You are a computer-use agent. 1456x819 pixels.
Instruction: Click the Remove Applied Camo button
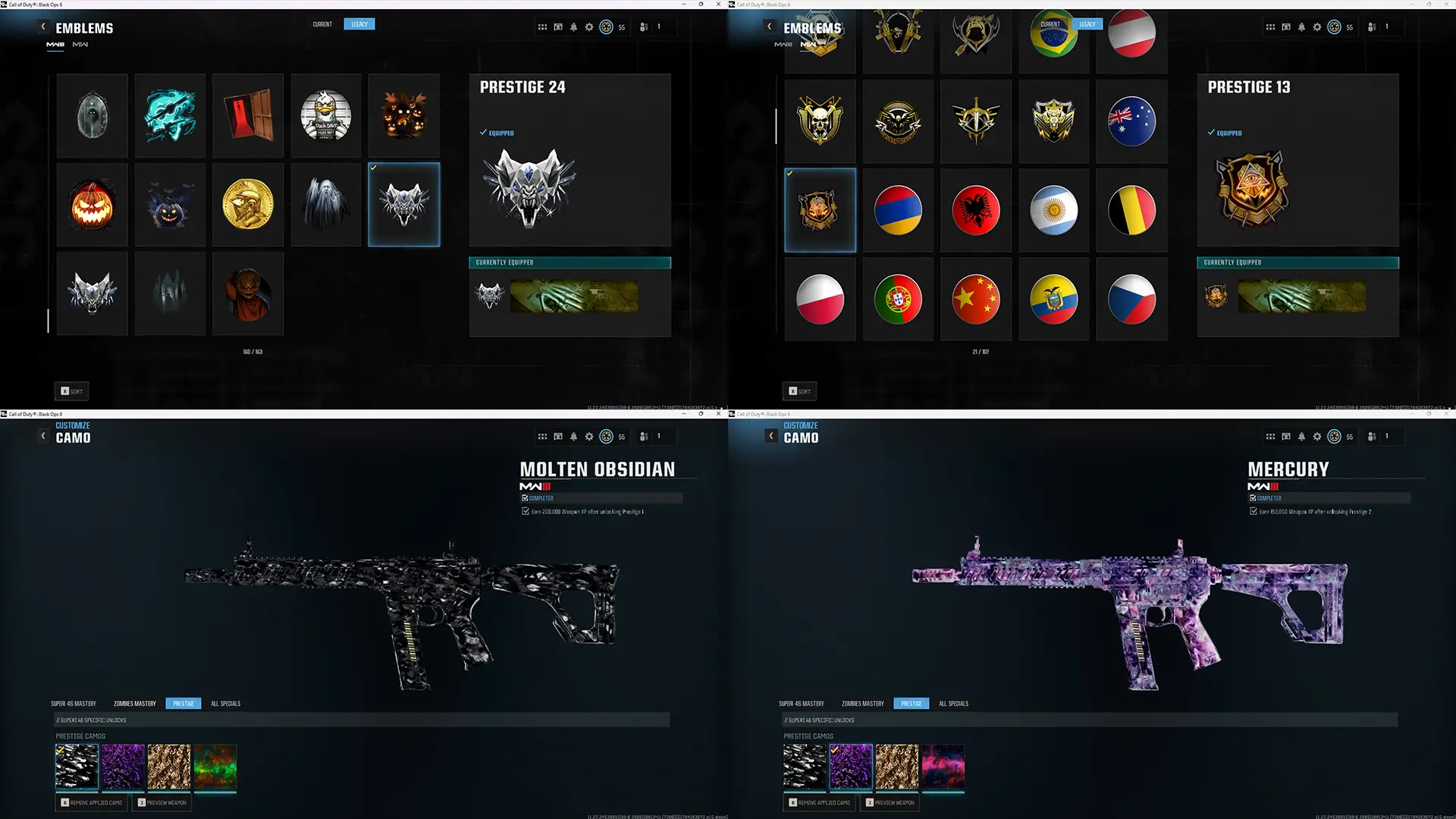pos(91,802)
